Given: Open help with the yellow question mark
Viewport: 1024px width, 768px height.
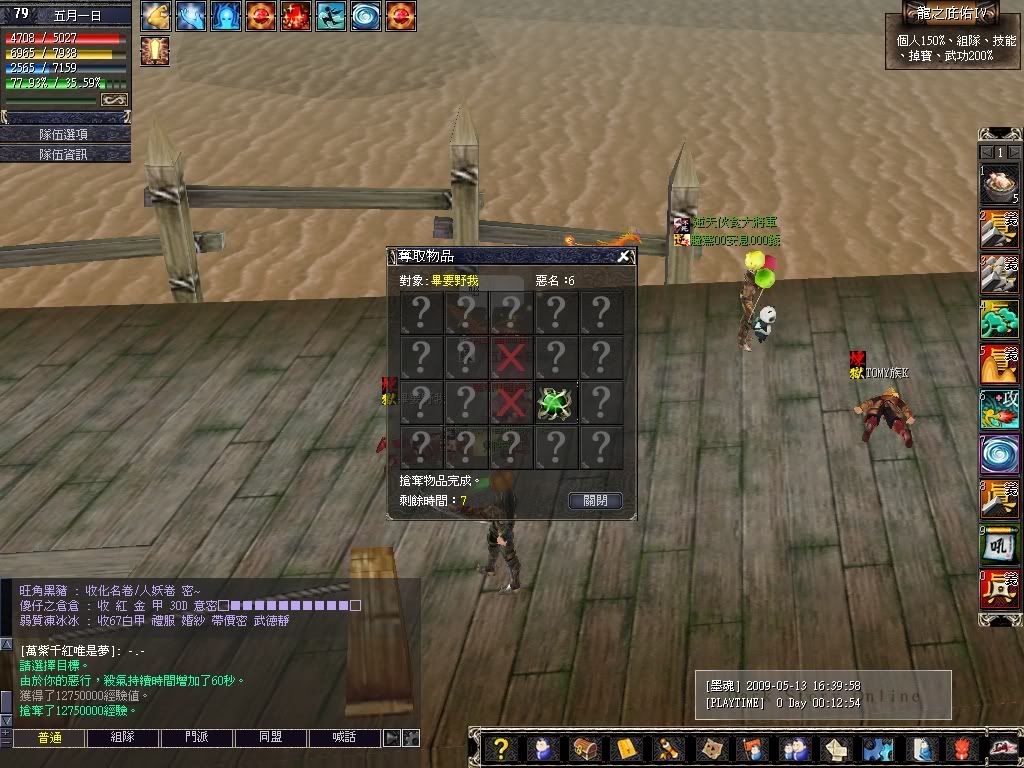Looking at the screenshot, I should (502, 748).
